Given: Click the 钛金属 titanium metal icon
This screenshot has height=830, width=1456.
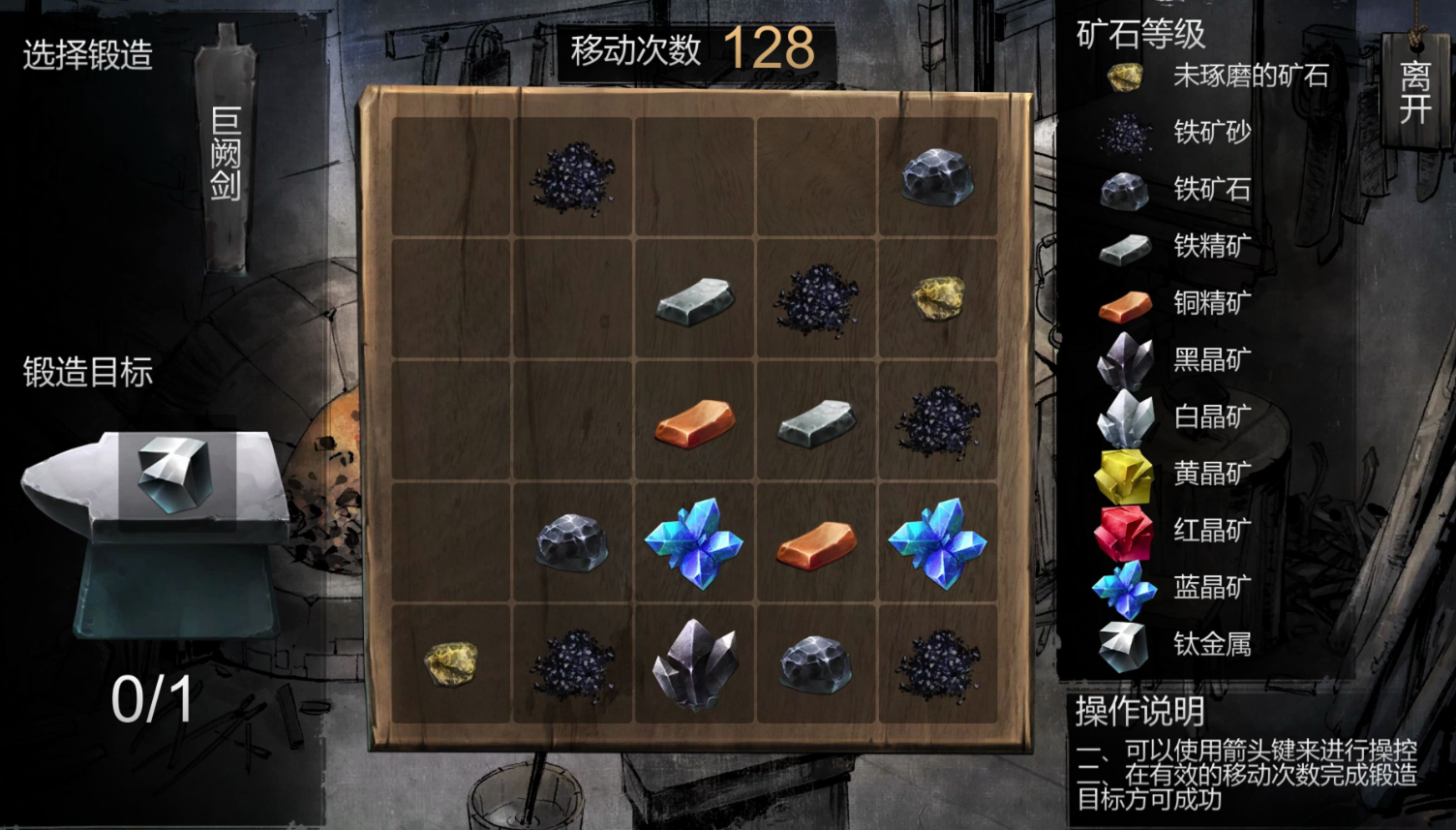Looking at the screenshot, I should (1123, 644).
